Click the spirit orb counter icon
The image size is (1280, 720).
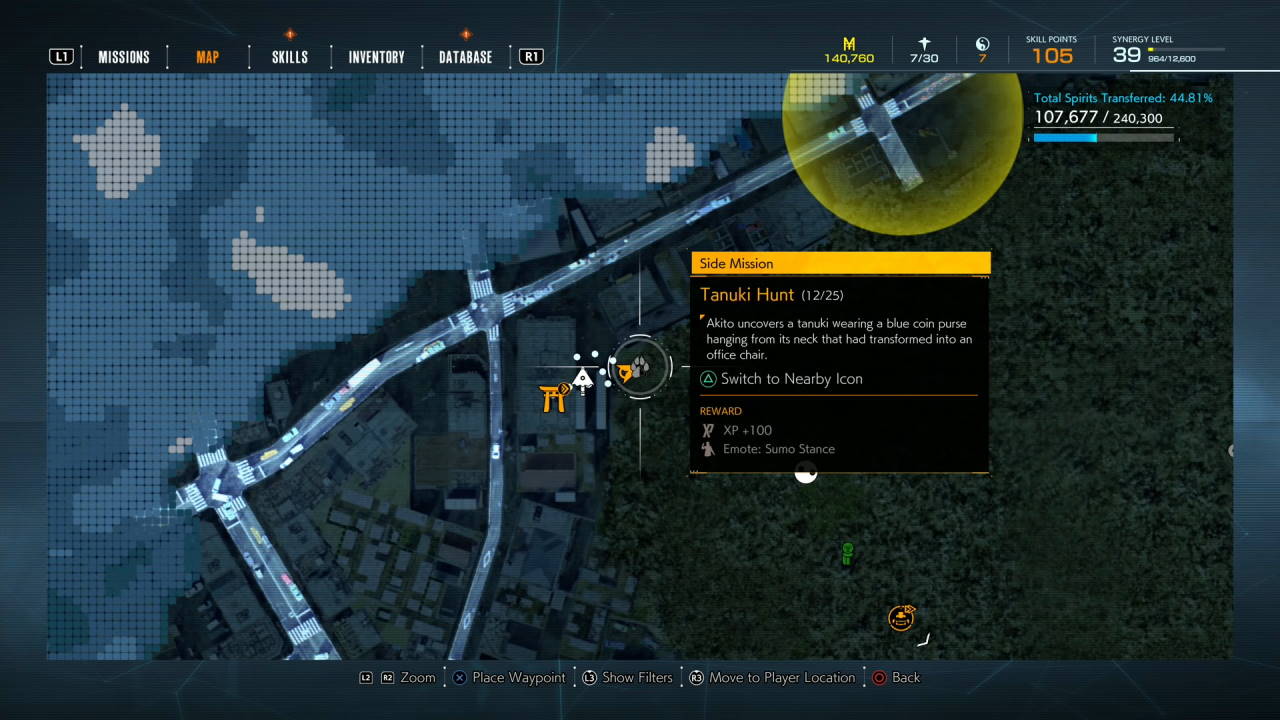[x=982, y=44]
